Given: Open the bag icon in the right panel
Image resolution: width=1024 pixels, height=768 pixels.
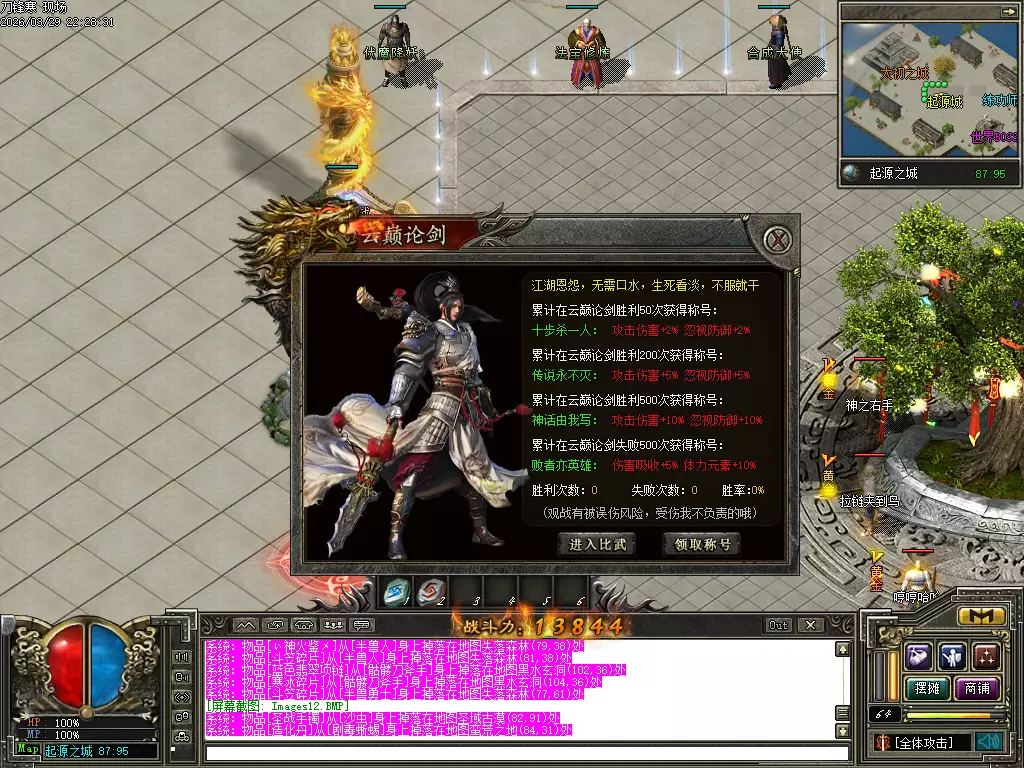Looking at the screenshot, I should [919, 656].
